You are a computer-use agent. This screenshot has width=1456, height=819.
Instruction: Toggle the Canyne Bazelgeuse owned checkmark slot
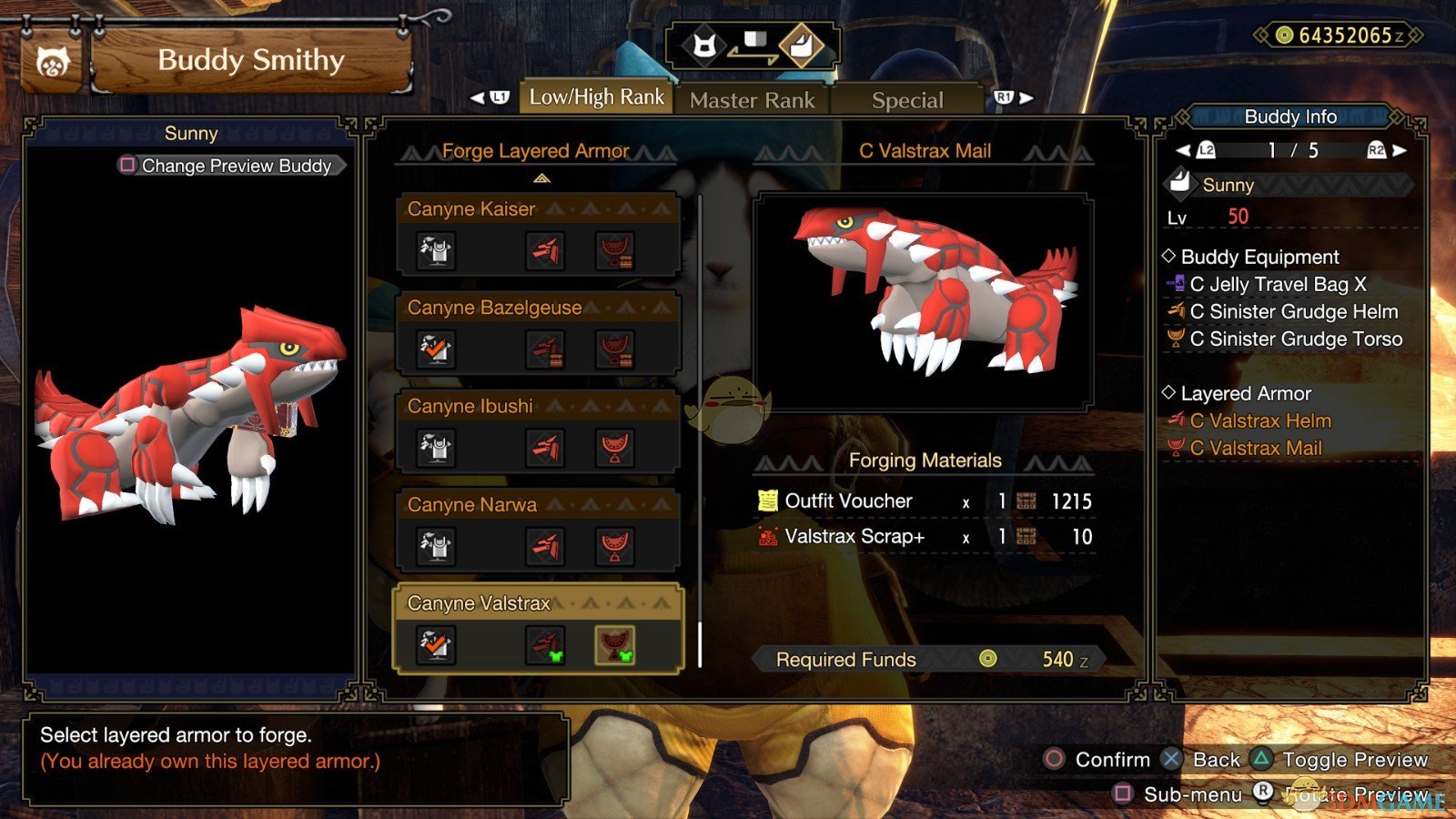[435, 351]
